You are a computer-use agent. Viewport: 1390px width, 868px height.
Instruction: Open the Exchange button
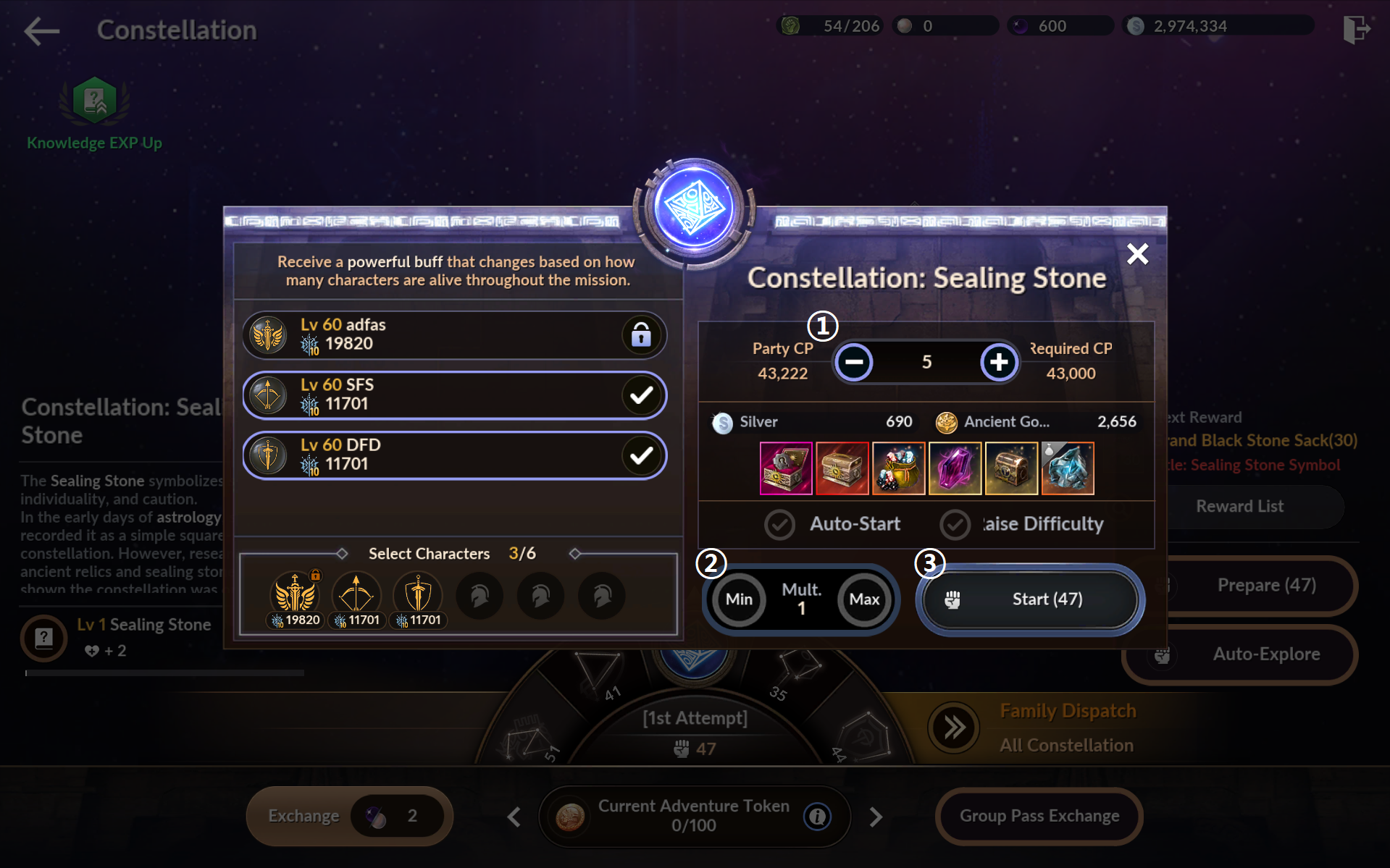point(304,816)
